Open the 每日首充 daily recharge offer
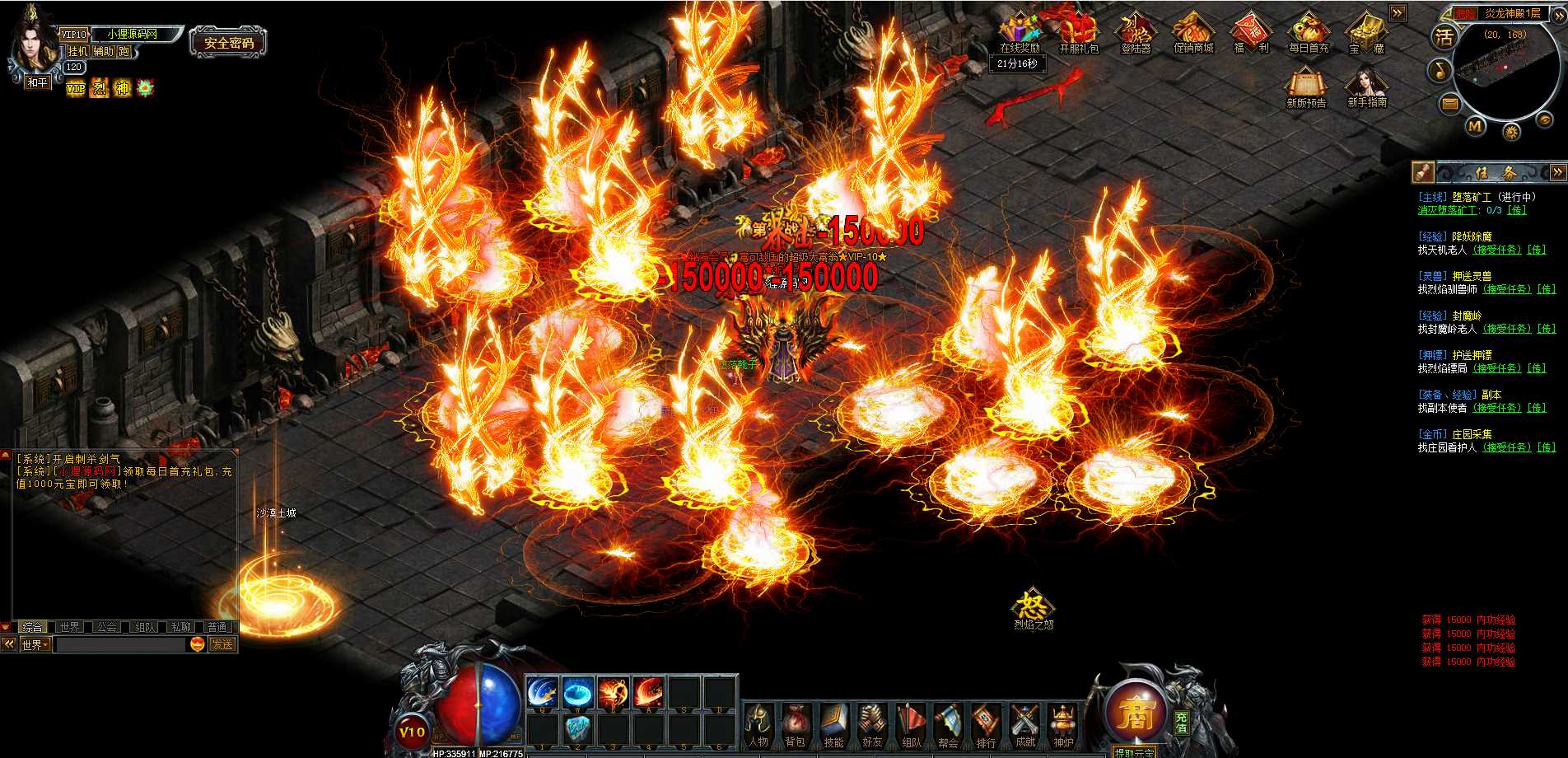The height and width of the screenshot is (758, 1568). 1308,33
